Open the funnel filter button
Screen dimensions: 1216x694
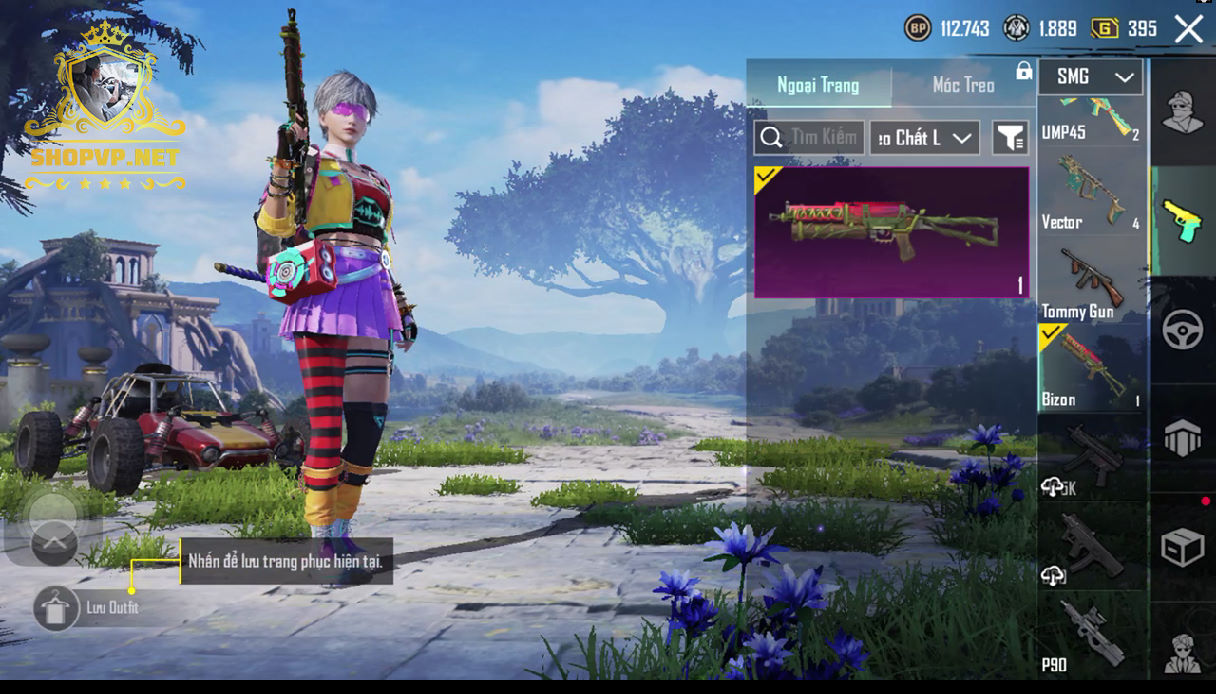tap(1010, 138)
